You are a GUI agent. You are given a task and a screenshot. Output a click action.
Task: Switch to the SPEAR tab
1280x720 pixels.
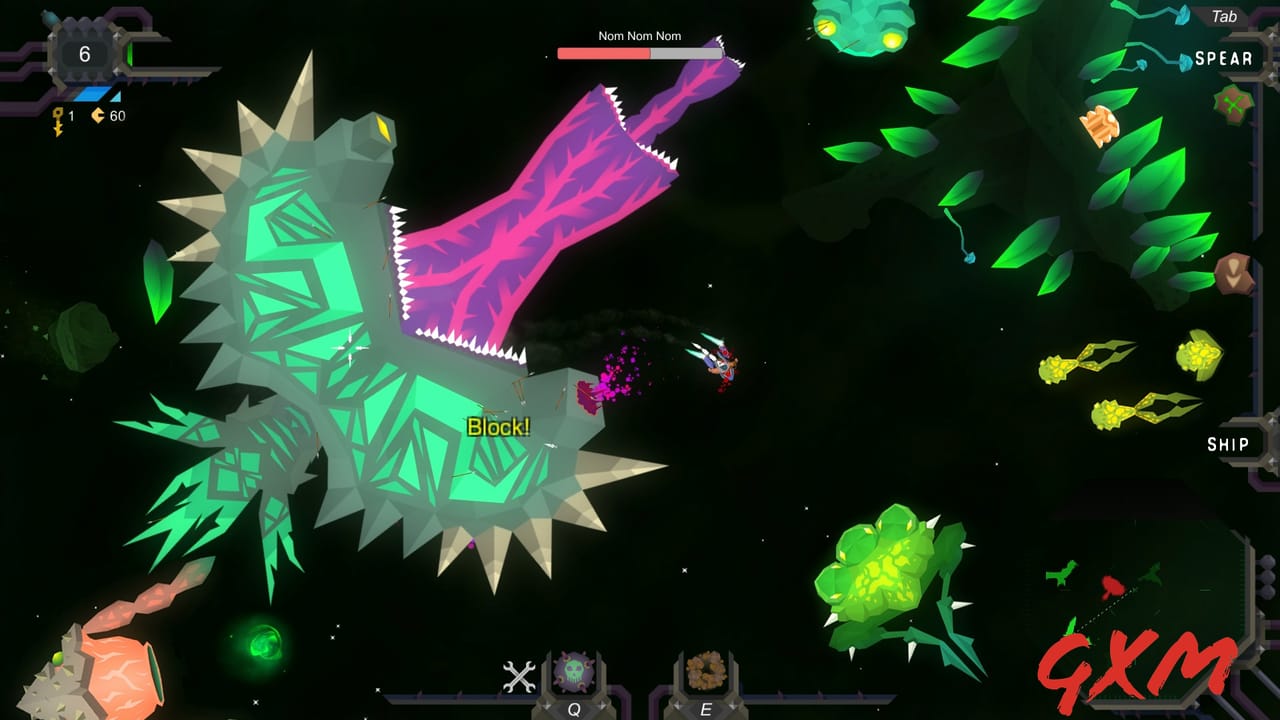(1226, 58)
